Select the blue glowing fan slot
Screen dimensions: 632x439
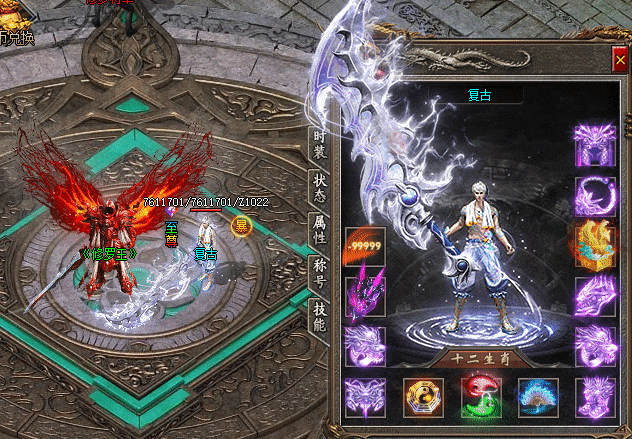pyautogui.click(x=537, y=398)
